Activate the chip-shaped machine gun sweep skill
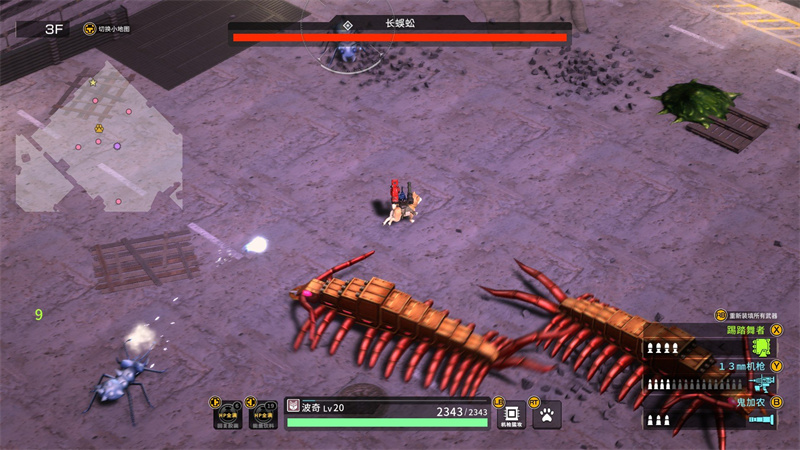Screen dimensions: 800x450 511,414
